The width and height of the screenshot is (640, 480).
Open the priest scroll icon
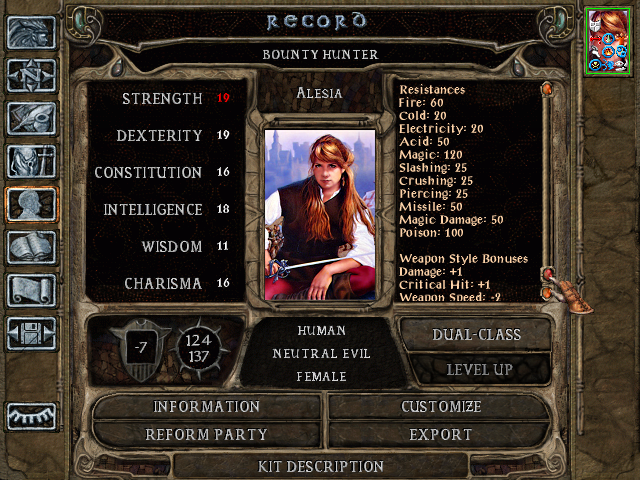[31, 290]
